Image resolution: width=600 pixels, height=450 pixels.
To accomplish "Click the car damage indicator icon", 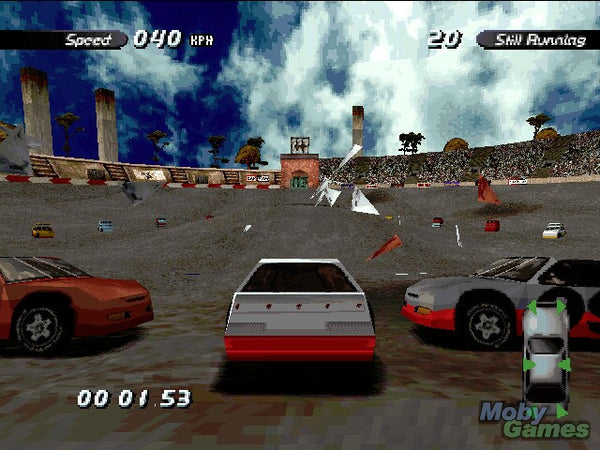I will [545, 353].
